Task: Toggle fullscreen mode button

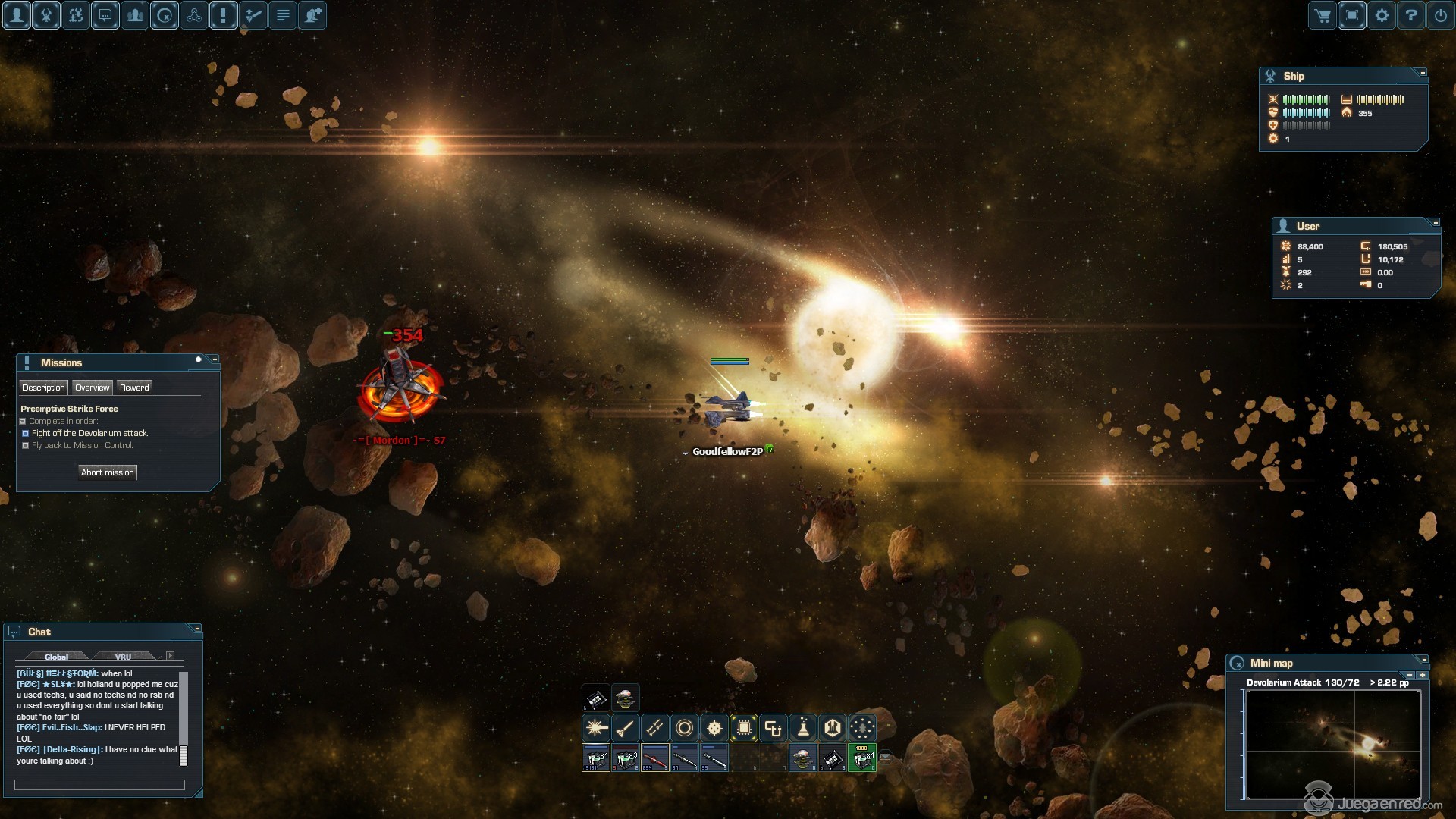Action: coord(1352,15)
